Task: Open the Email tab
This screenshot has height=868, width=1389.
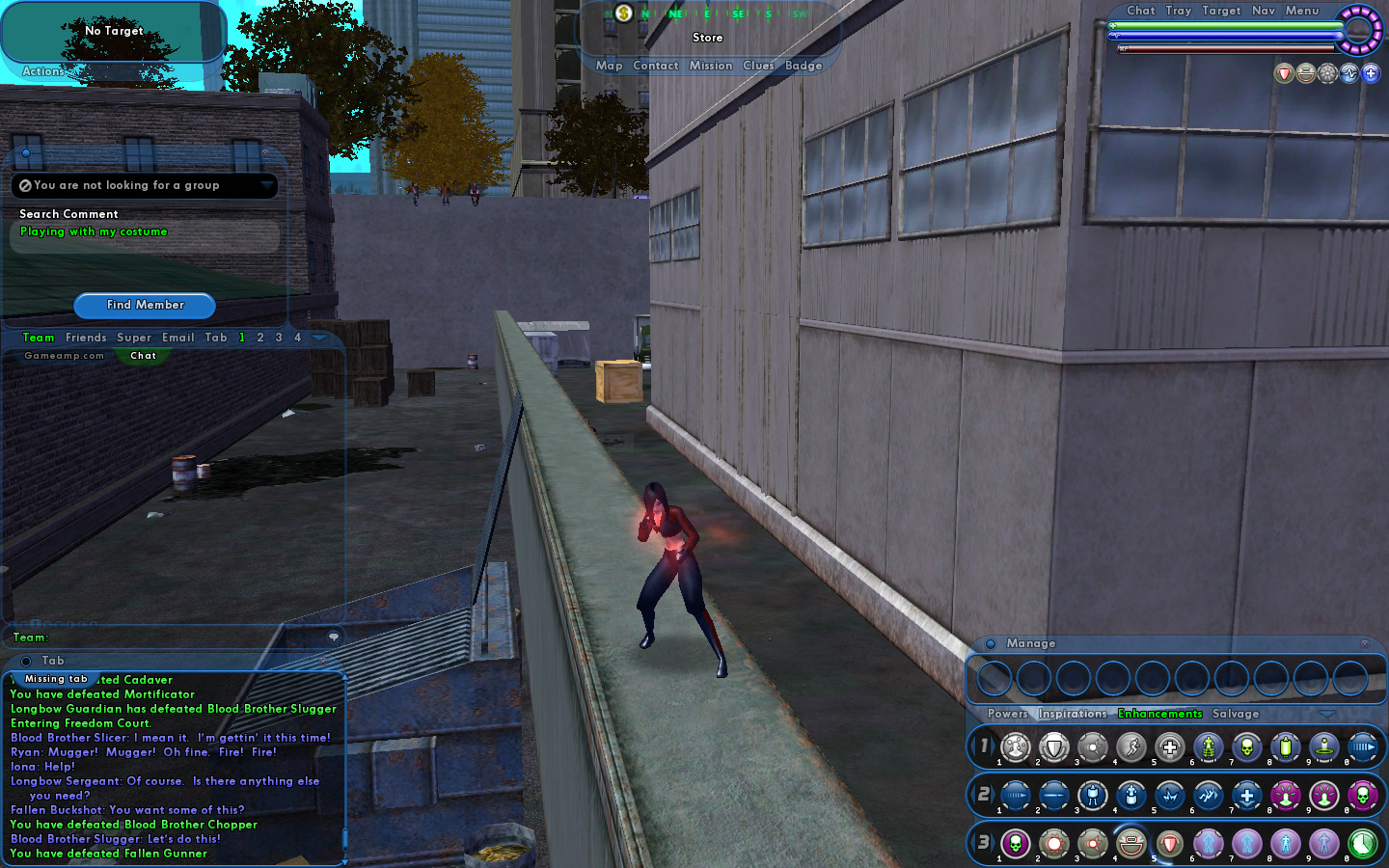Action: (x=177, y=338)
